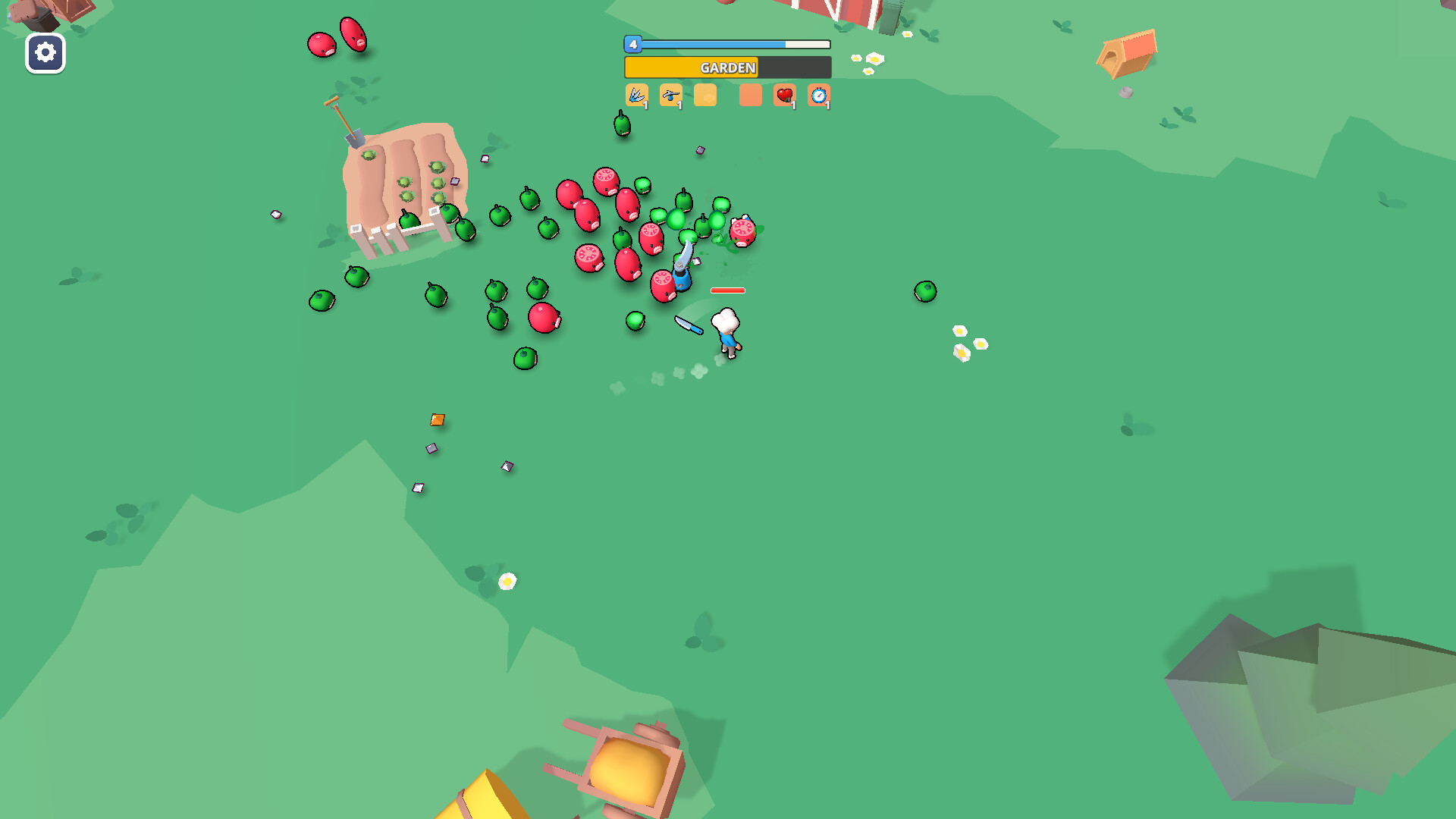The image size is (1456, 819).
Task: Select the blue sprinkler weapon slot
Action: tap(672, 95)
